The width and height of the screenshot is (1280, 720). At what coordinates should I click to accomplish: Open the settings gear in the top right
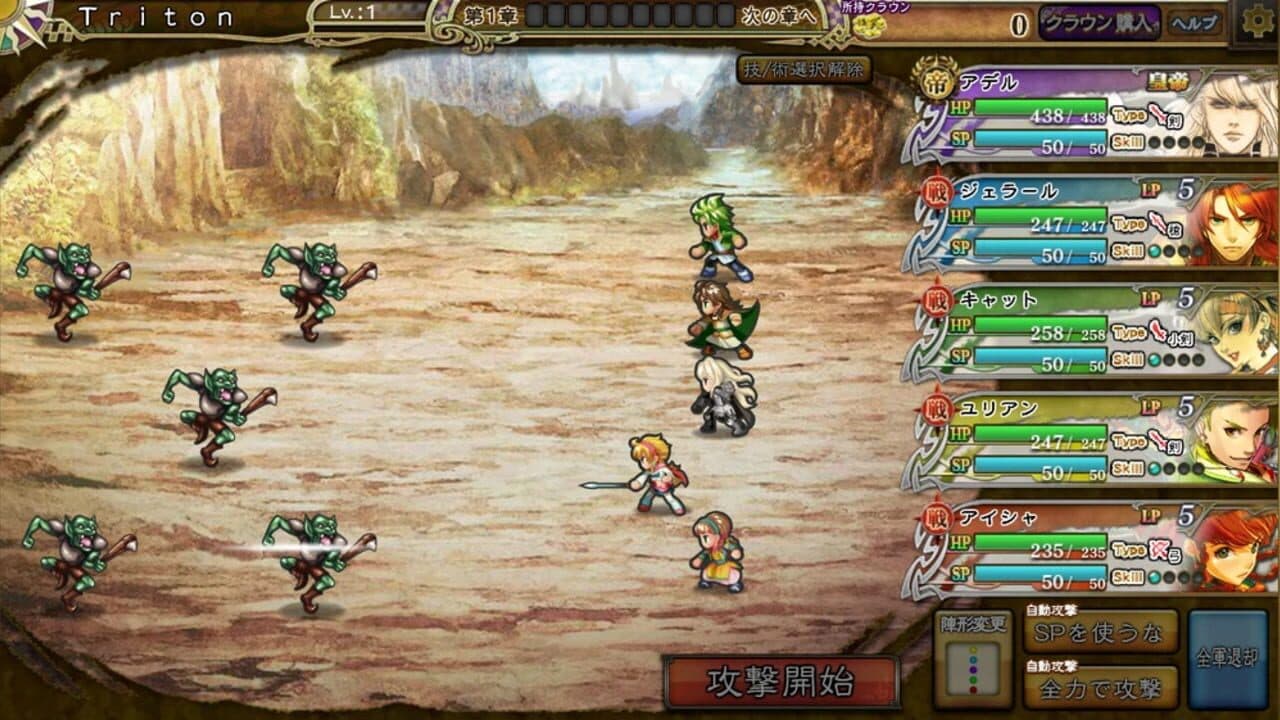pyautogui.click(x=1257, y=20)
